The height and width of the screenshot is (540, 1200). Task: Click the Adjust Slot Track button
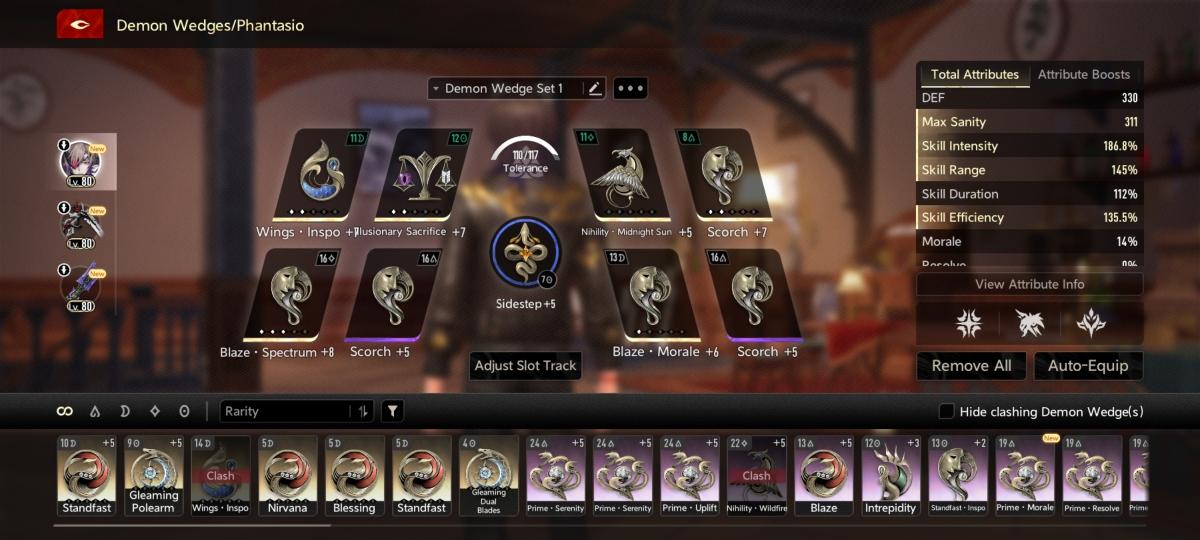pos(526,366)
